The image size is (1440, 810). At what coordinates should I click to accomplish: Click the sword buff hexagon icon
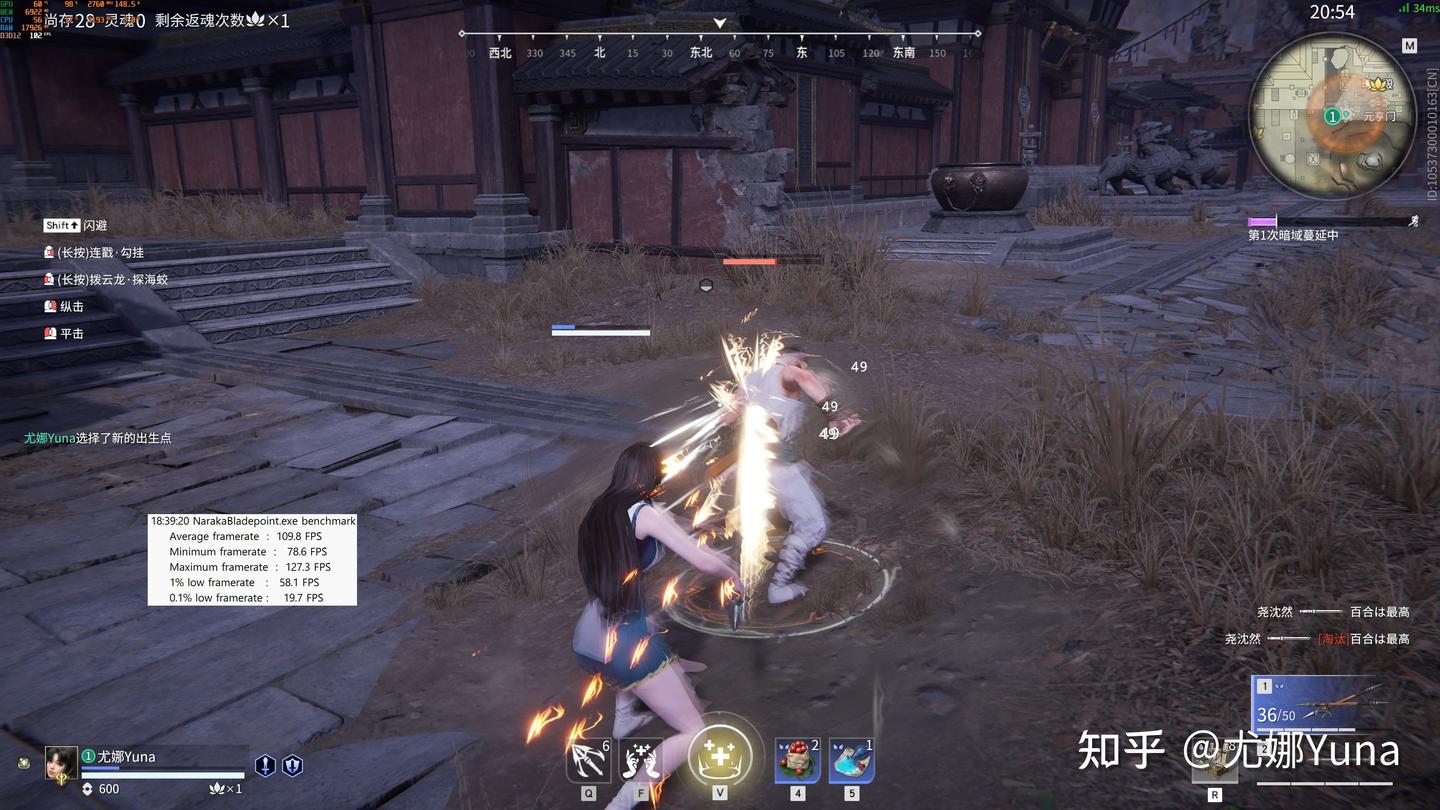click(265, 765)
